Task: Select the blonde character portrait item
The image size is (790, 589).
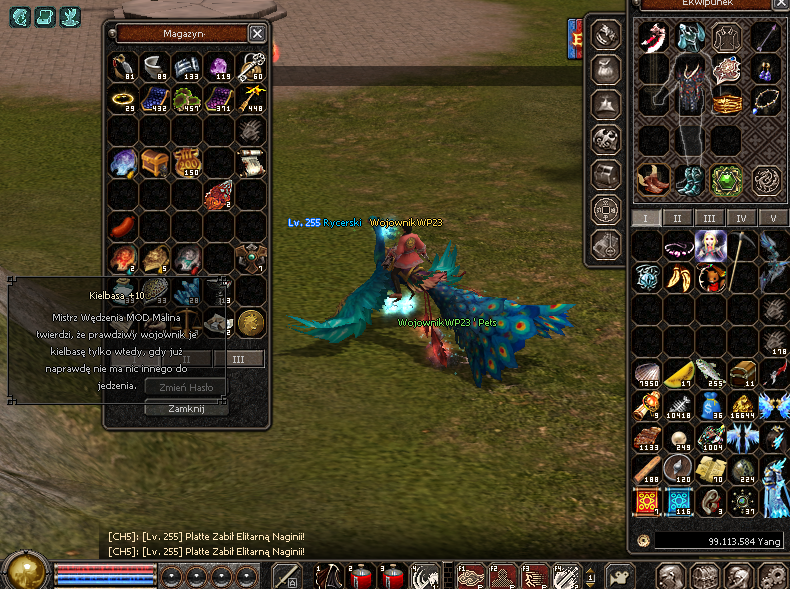Action: (x=710, y=245)
